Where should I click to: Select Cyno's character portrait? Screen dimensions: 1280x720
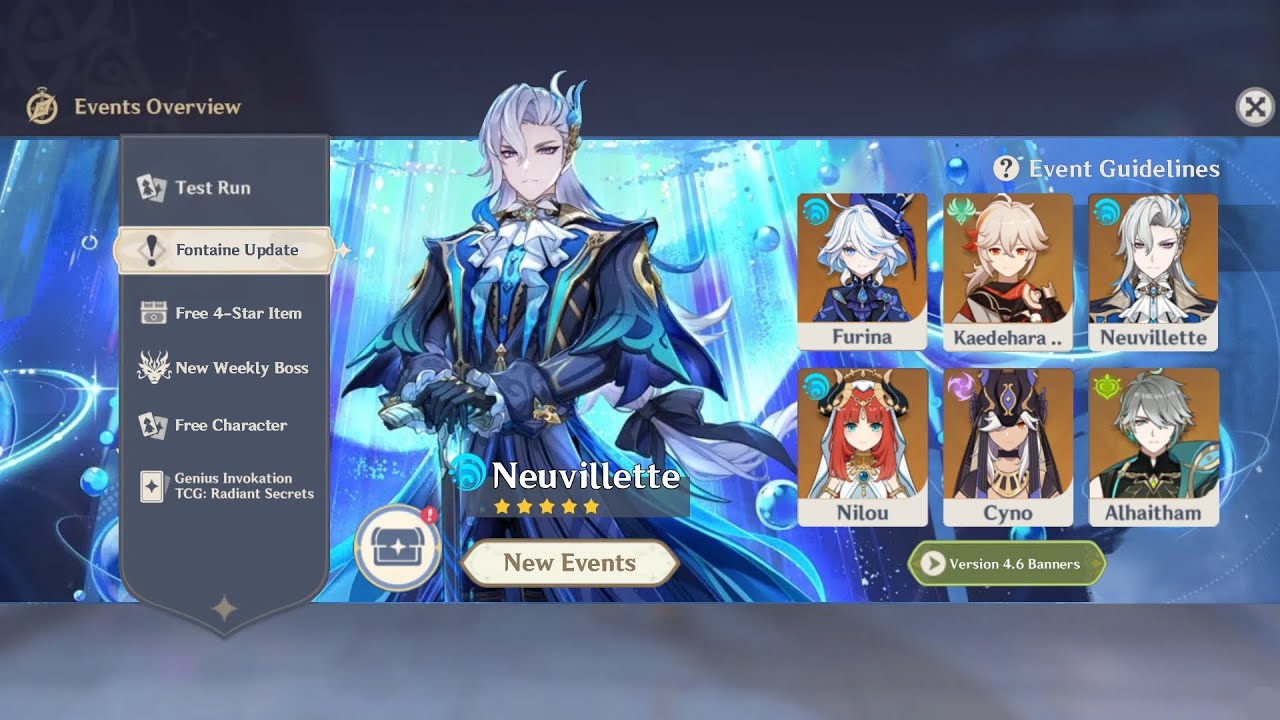1007,446
